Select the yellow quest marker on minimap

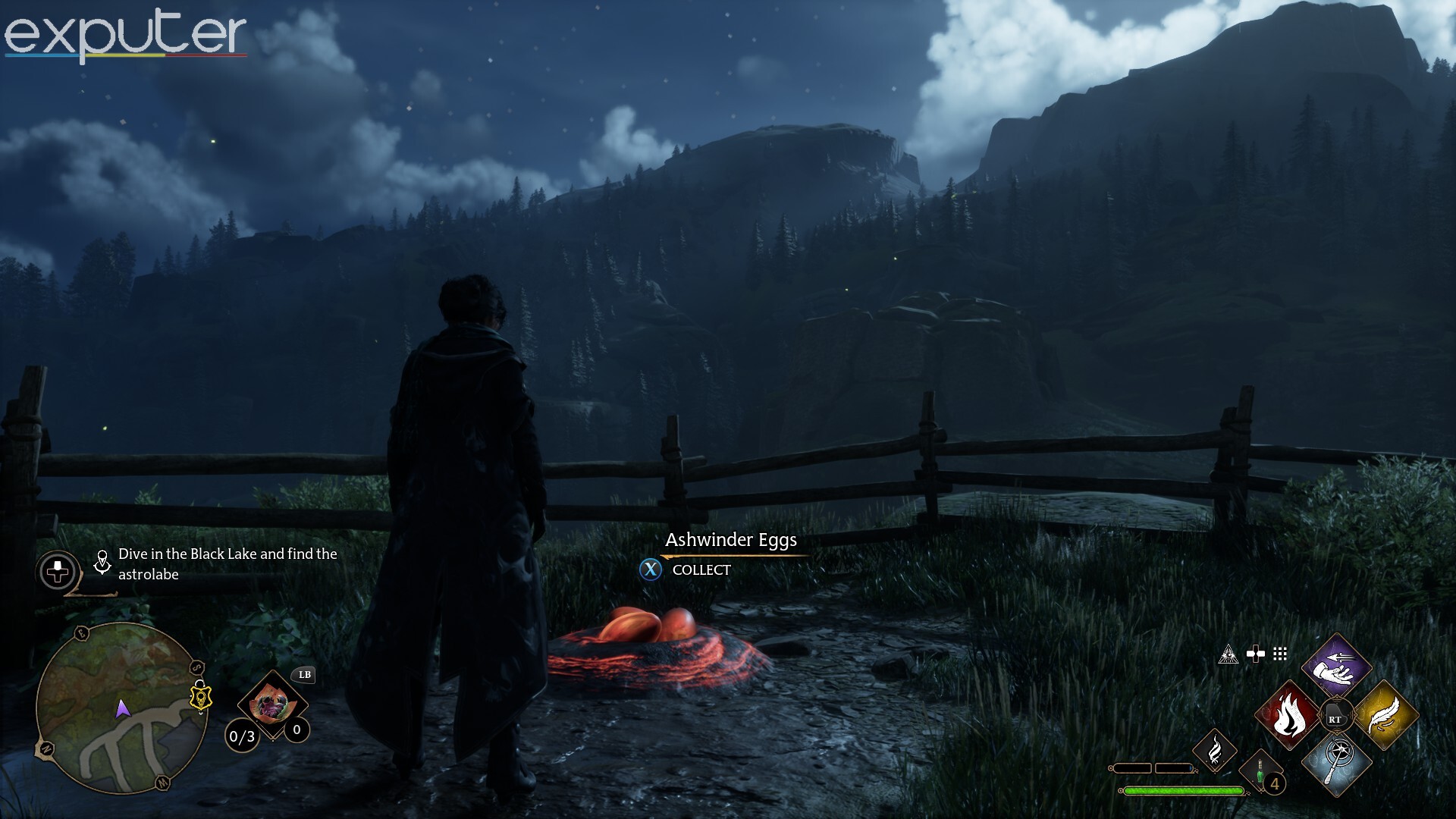tap(200, 696)
